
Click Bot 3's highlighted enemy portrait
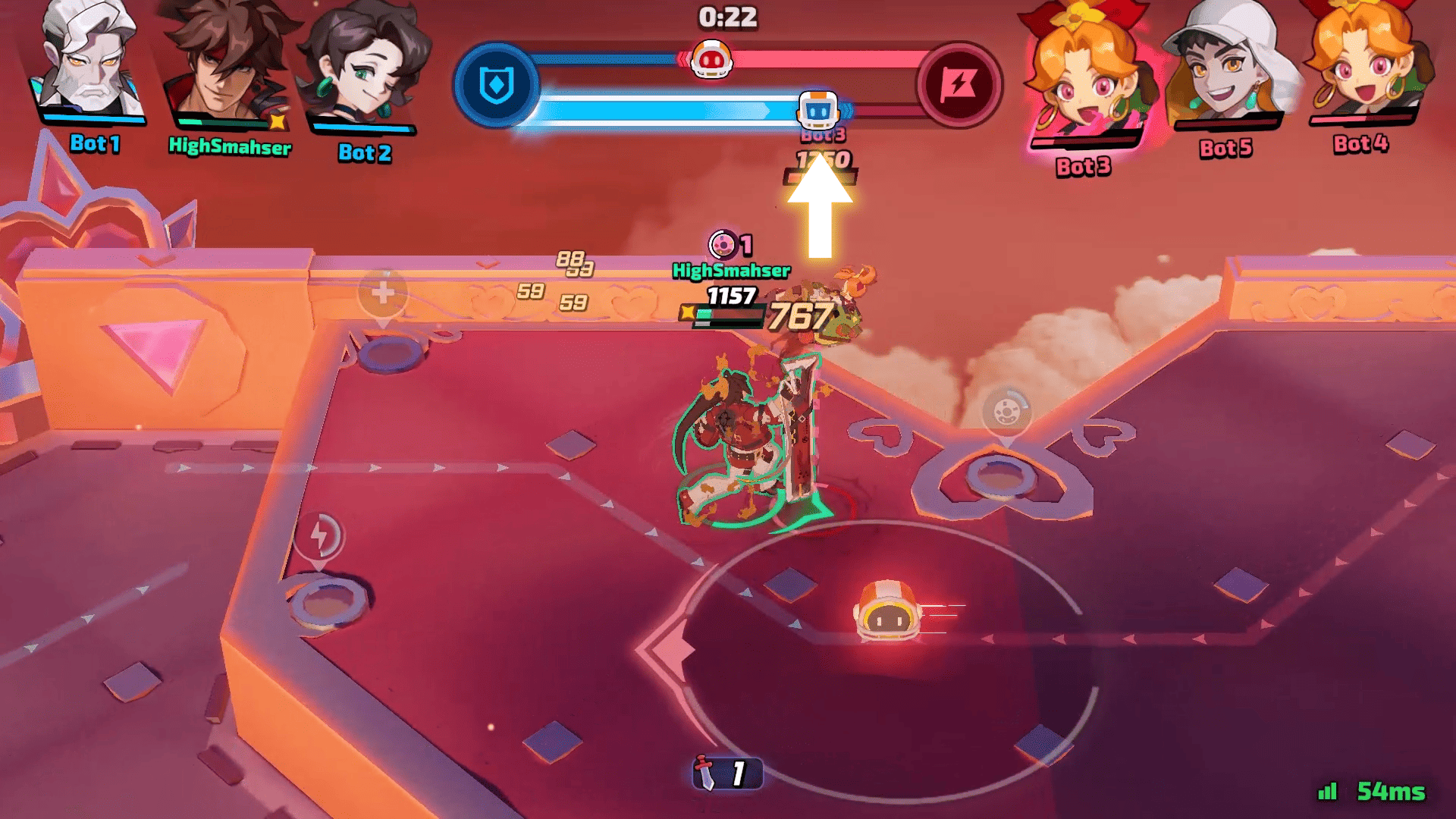pos(1084,76)
